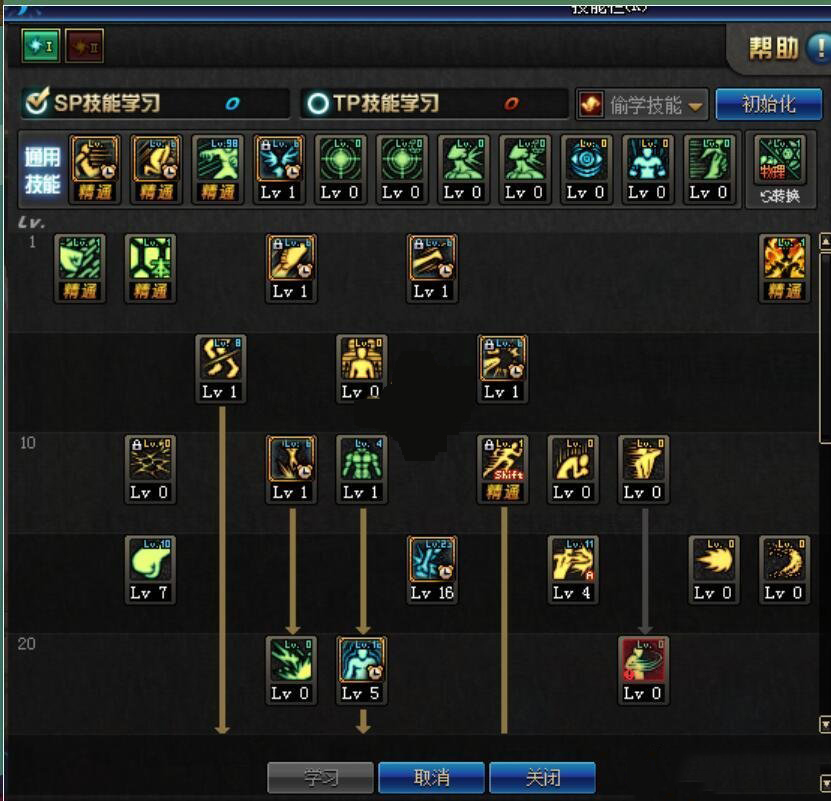The height and width of the screenshot is (801, 831).
Task: Select the yellow fist skill at Lv 7
Action: pos(150,560)
